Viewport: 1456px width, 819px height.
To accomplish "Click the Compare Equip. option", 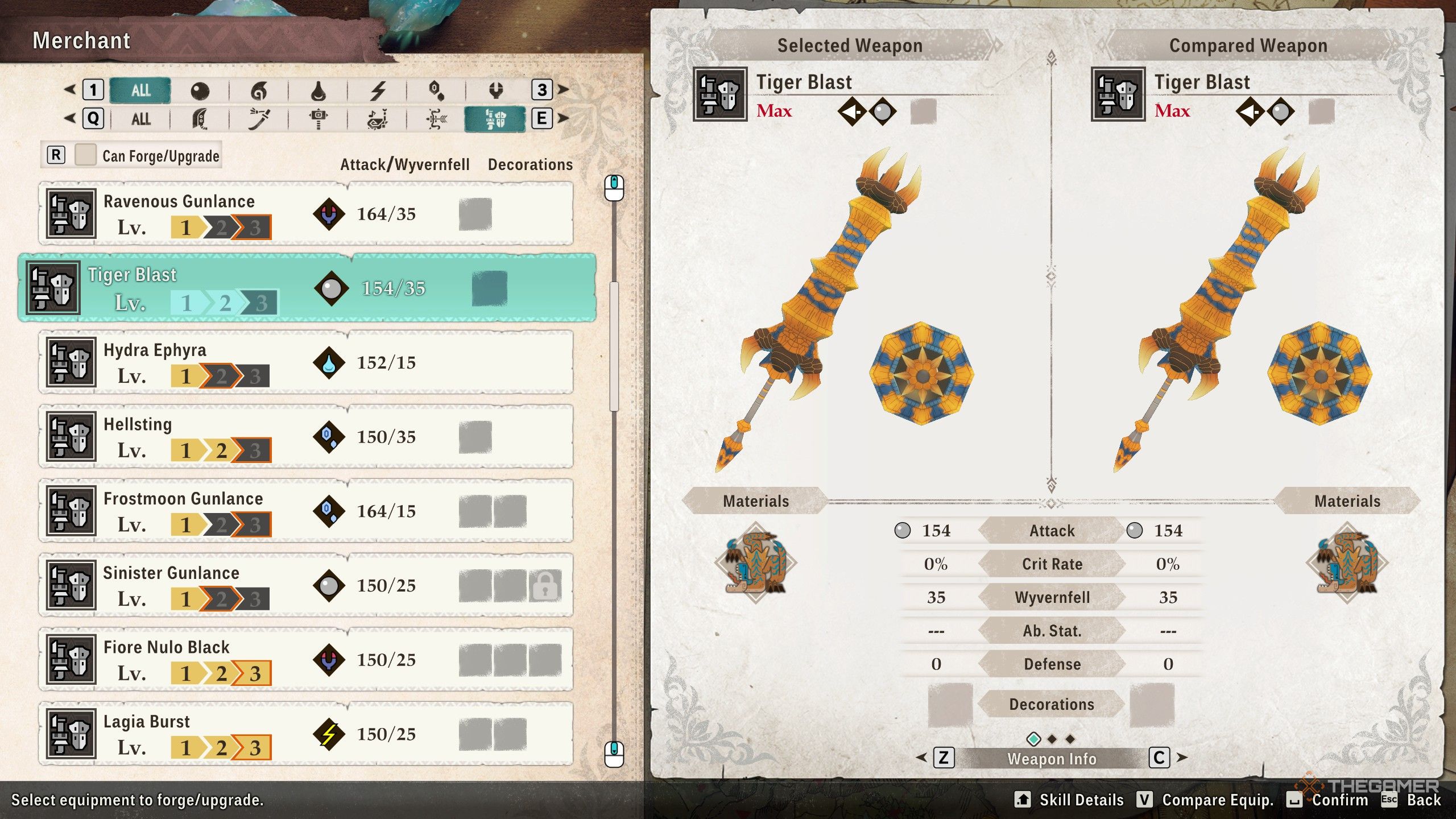I will 1206,800.
